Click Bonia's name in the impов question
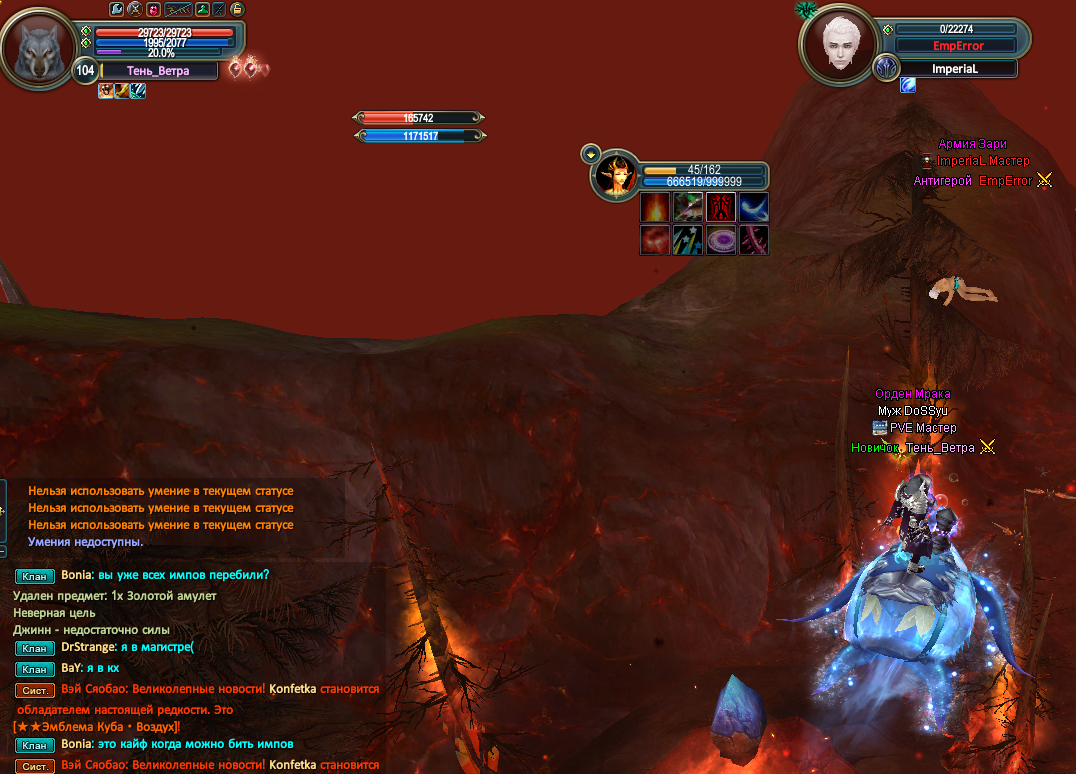Screen dimensions: 1076x774 point(76,575)
